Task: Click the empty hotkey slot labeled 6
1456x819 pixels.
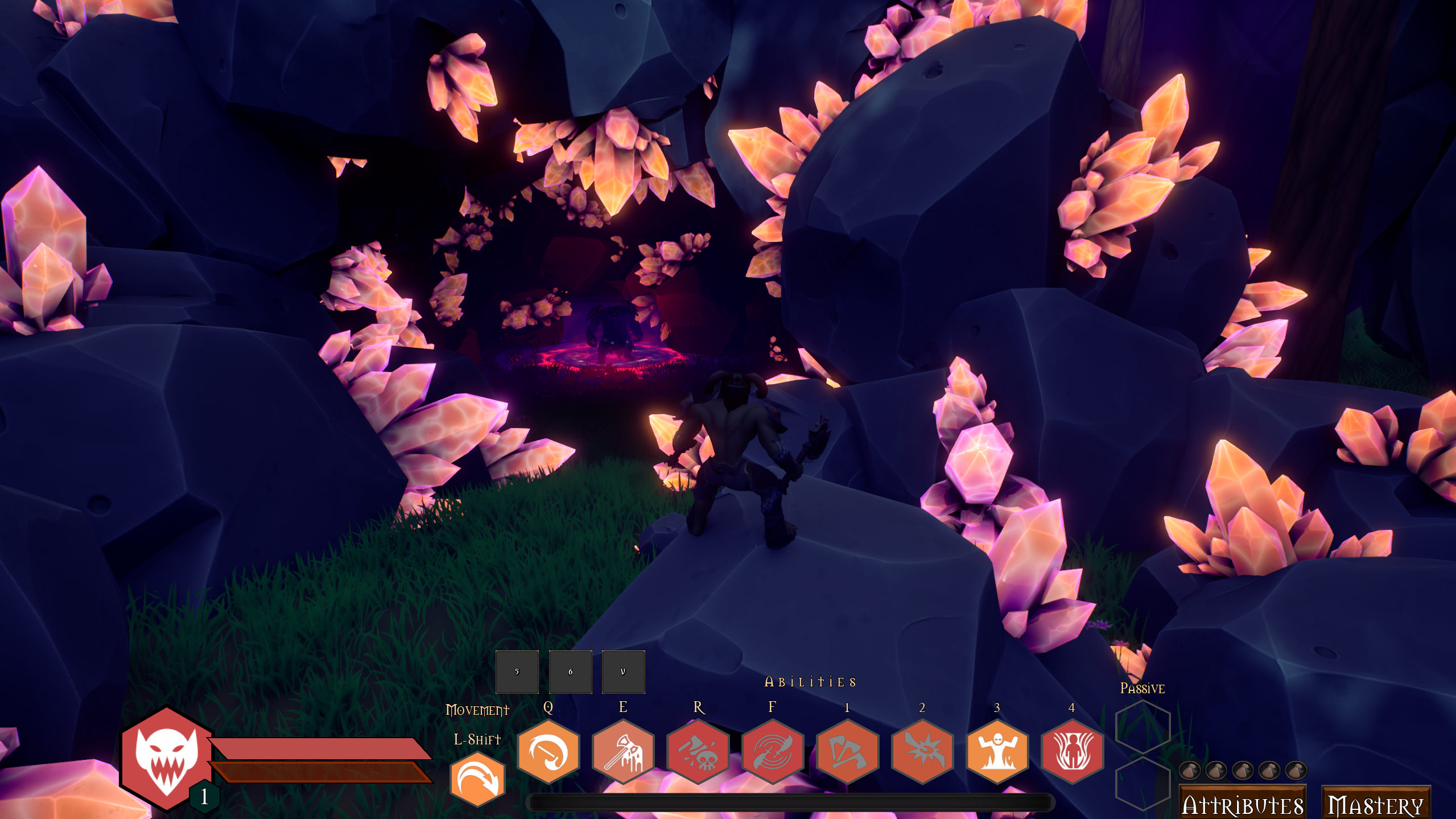Action: tap(570, 672)
